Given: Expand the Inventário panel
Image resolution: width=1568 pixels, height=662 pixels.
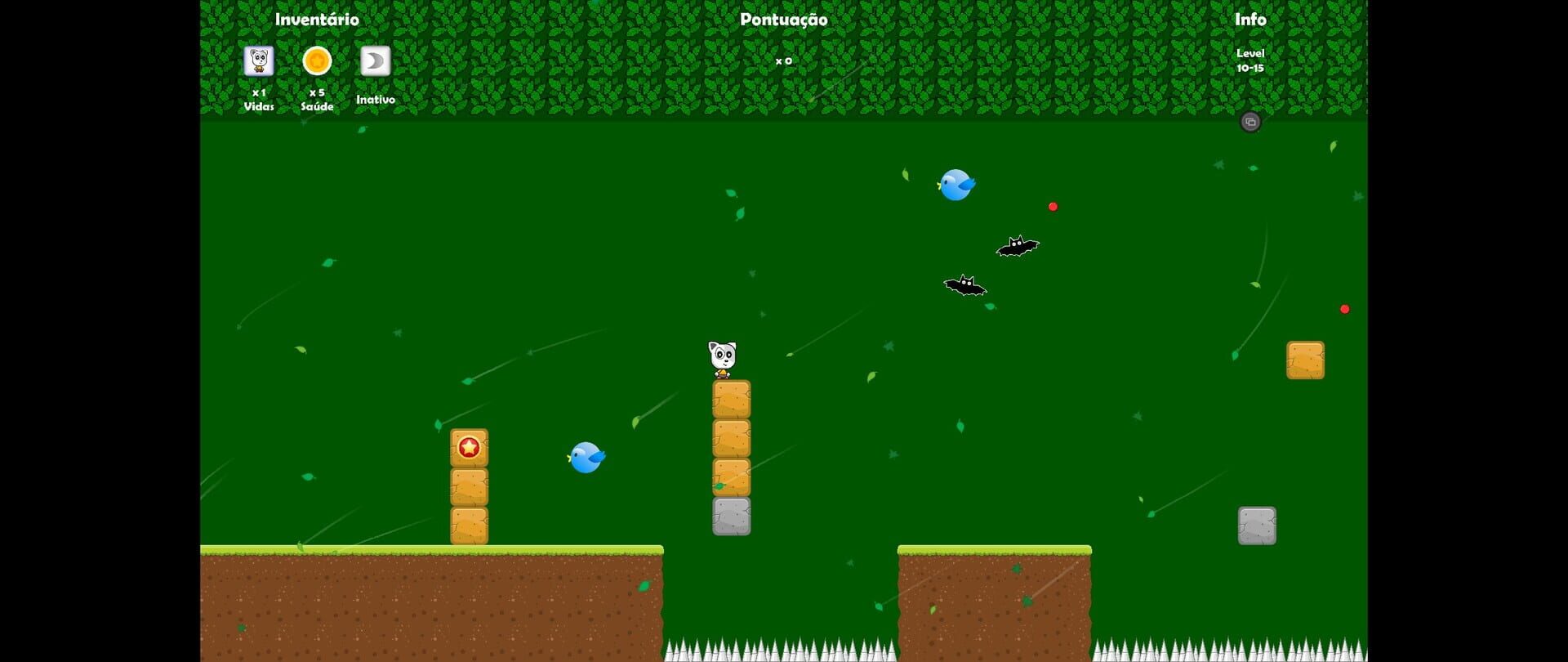Looking at the screenshot, I should 317,18.
